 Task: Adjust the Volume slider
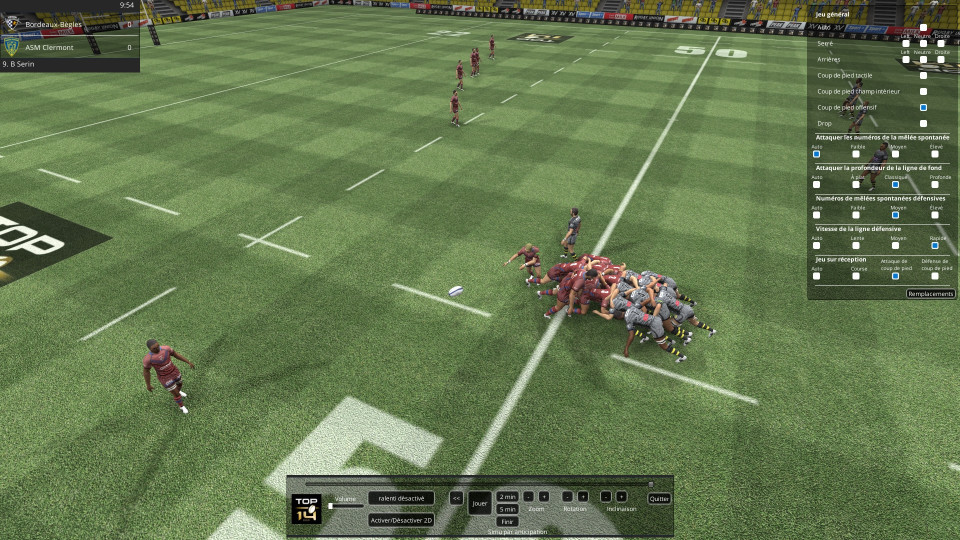click(331, 506)
